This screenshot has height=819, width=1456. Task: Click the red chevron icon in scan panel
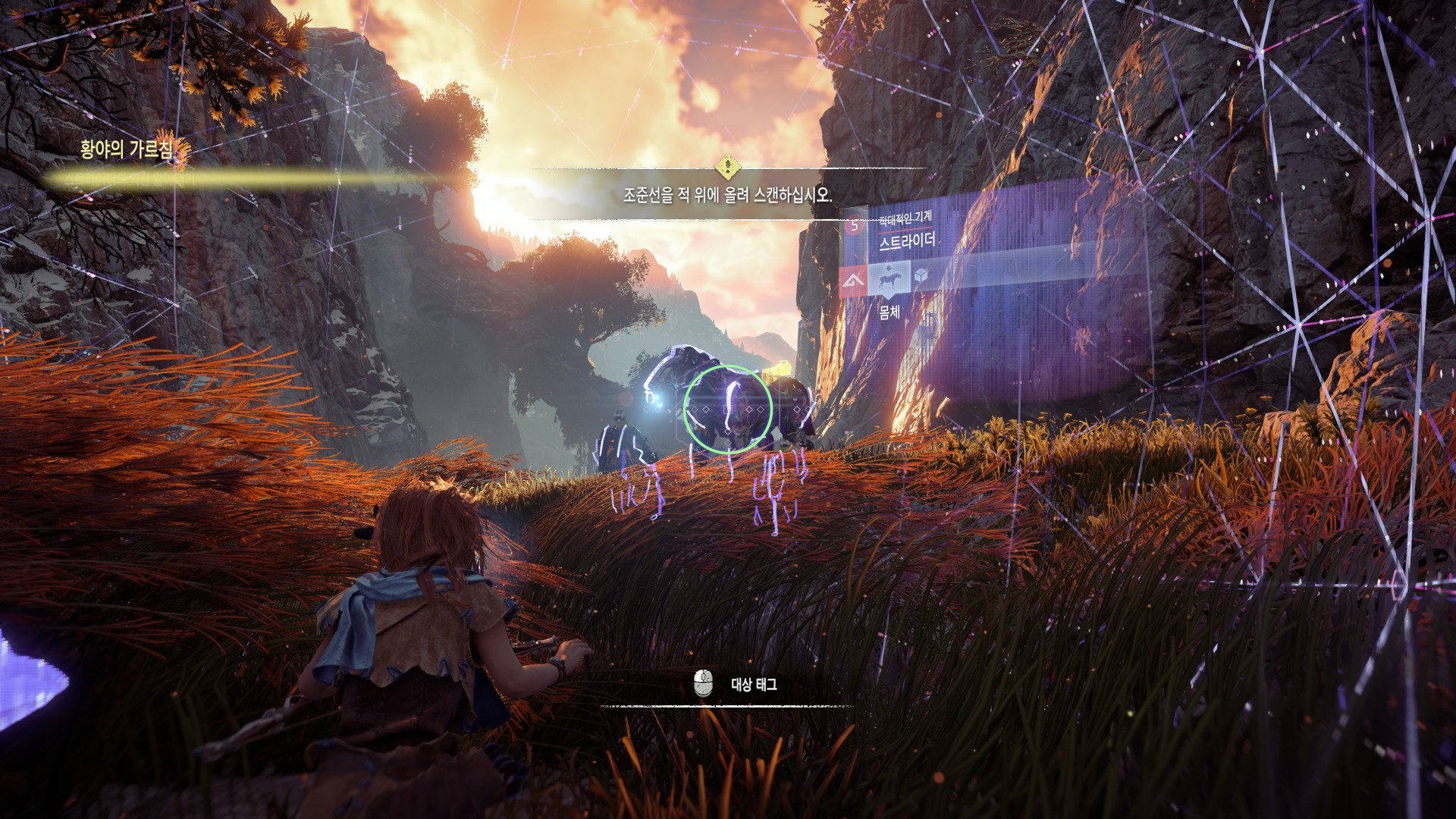pyautogui.click(x=853, y=283)
